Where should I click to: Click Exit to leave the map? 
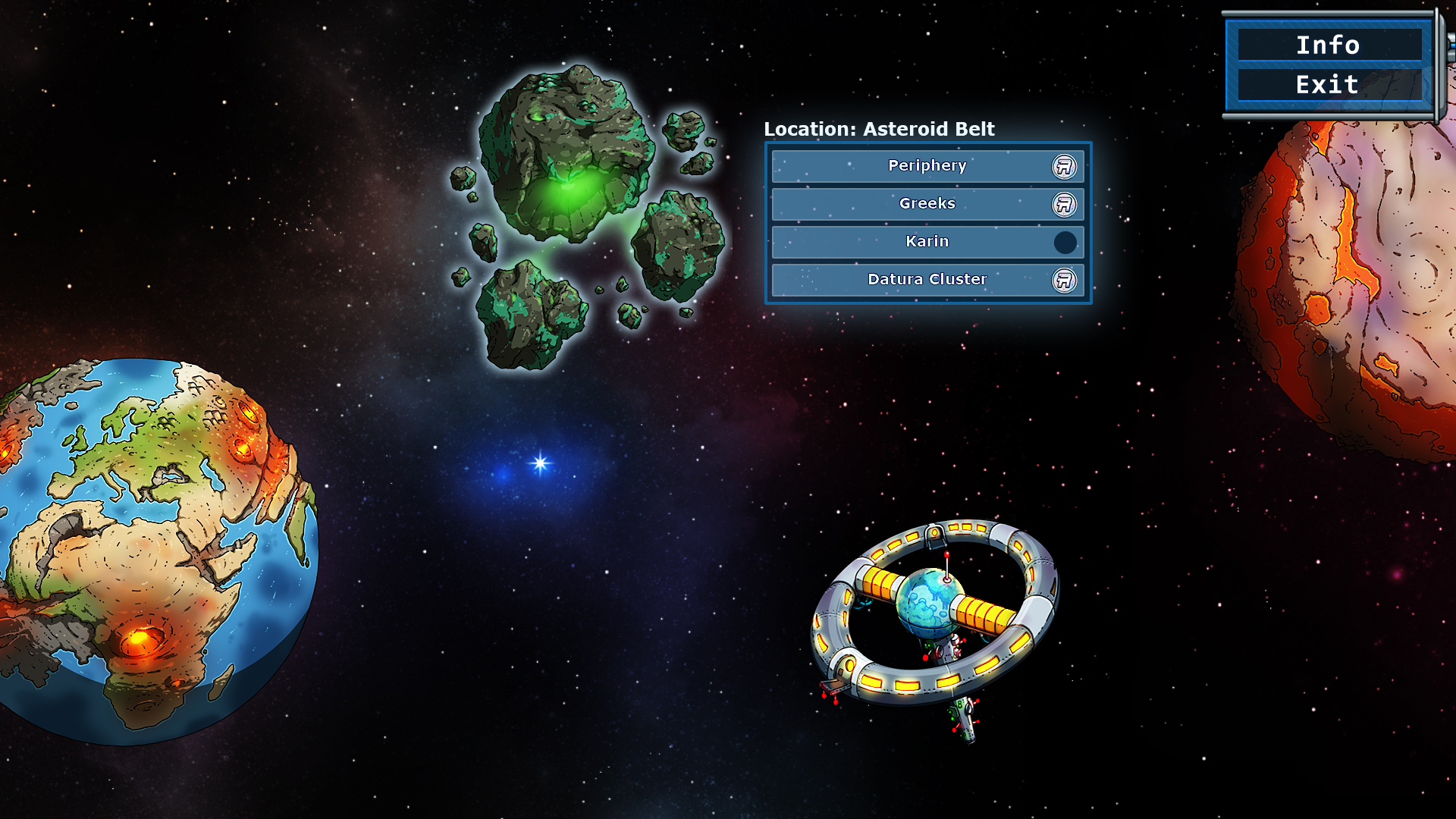(x=1329, y=85)
